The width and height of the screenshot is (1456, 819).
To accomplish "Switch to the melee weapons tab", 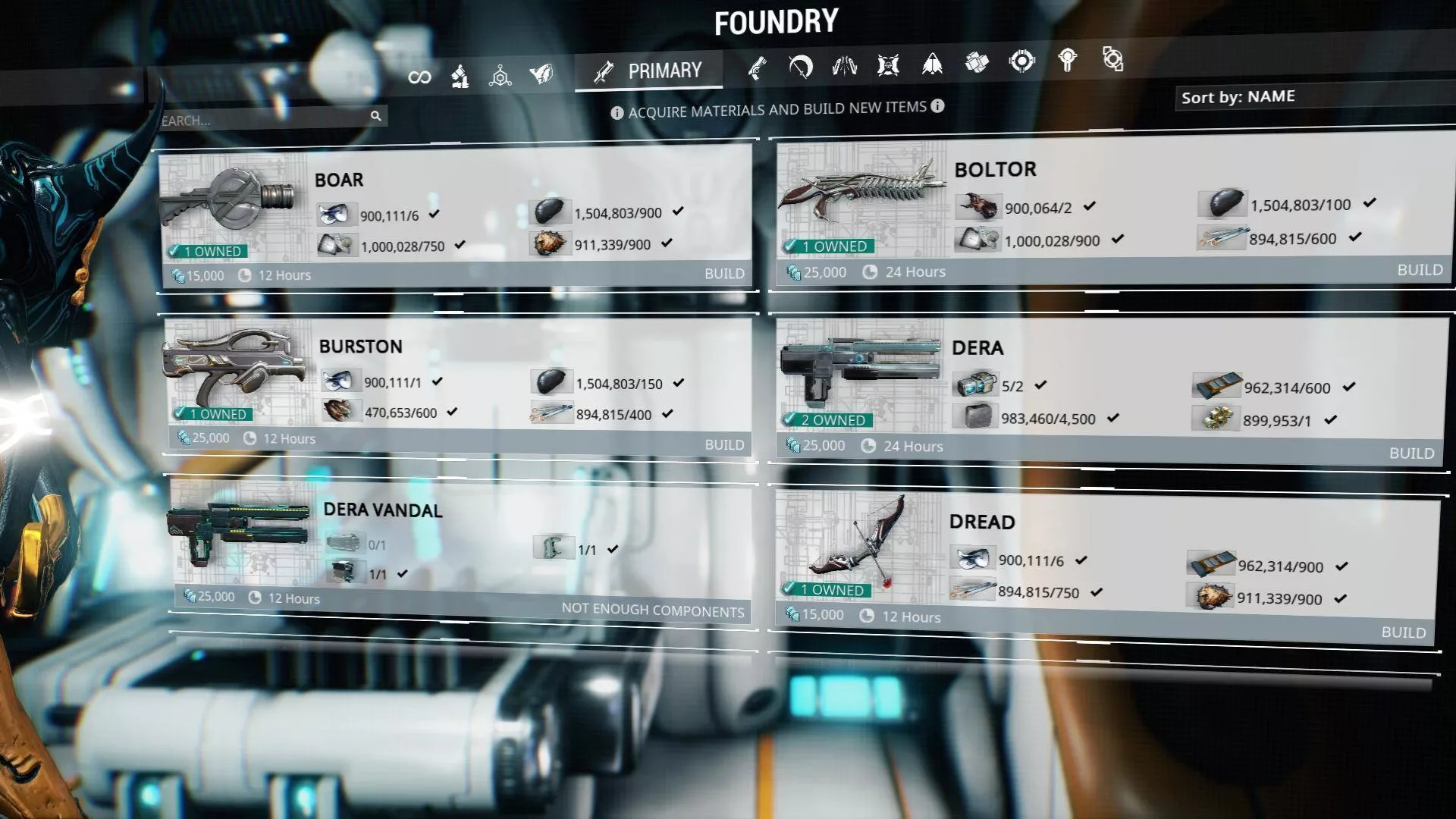I will [801, 67].
